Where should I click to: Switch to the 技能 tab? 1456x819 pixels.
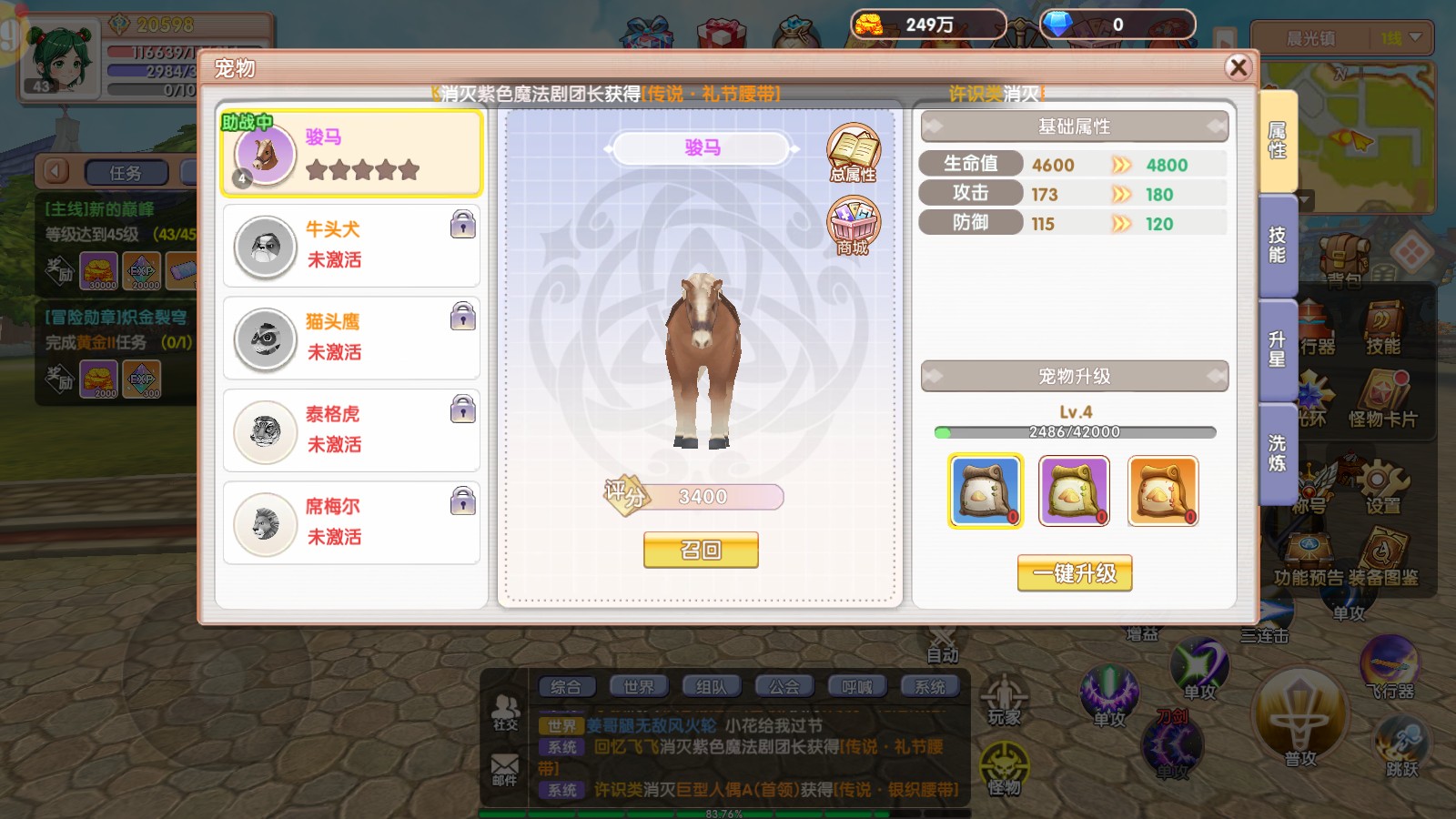coord(1278,246)
